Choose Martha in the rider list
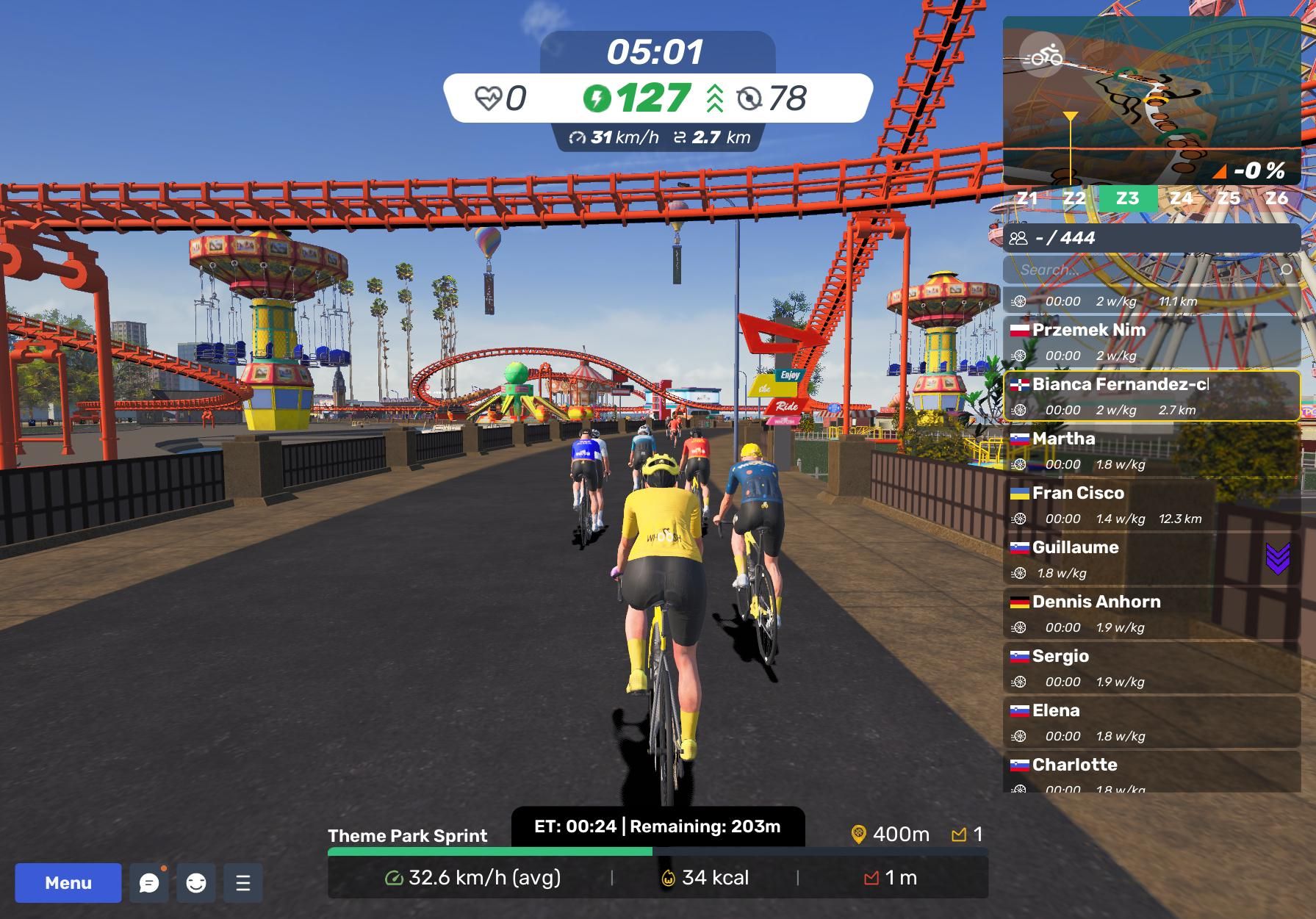The height and width of the screenshot is (919, 1316). (1151, 450)
